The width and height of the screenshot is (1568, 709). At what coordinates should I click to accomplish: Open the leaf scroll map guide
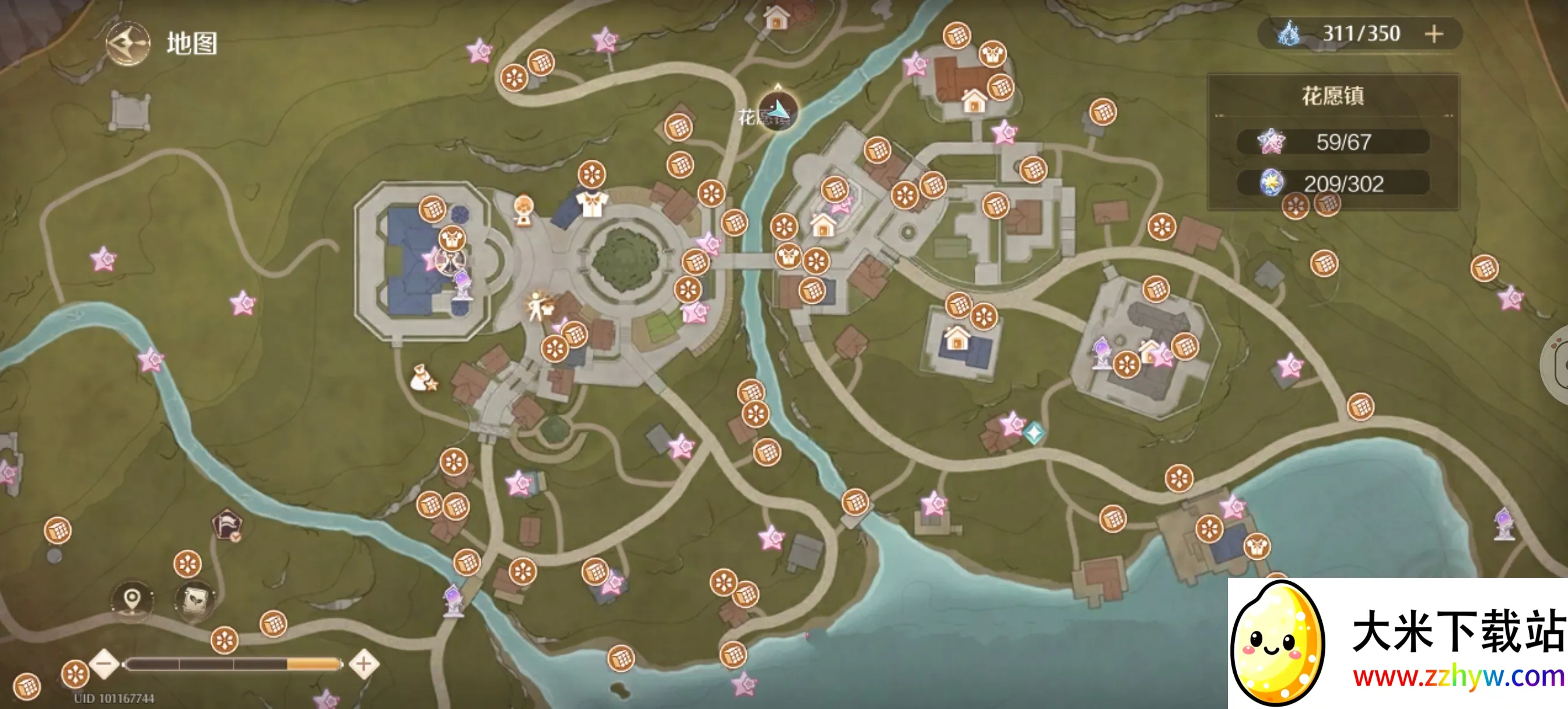(194, 601)
